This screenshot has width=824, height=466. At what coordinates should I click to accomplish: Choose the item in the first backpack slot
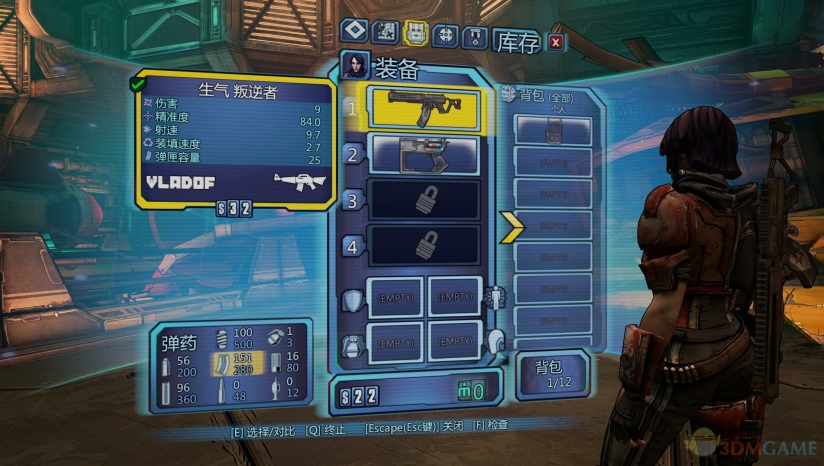click(x=553, y=132)
